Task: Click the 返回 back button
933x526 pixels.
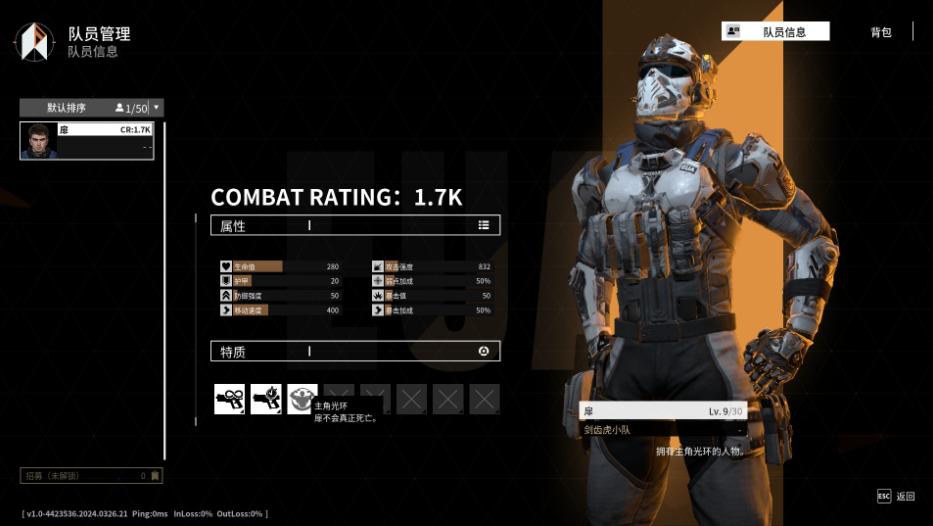Action: [x=896, y=496]
